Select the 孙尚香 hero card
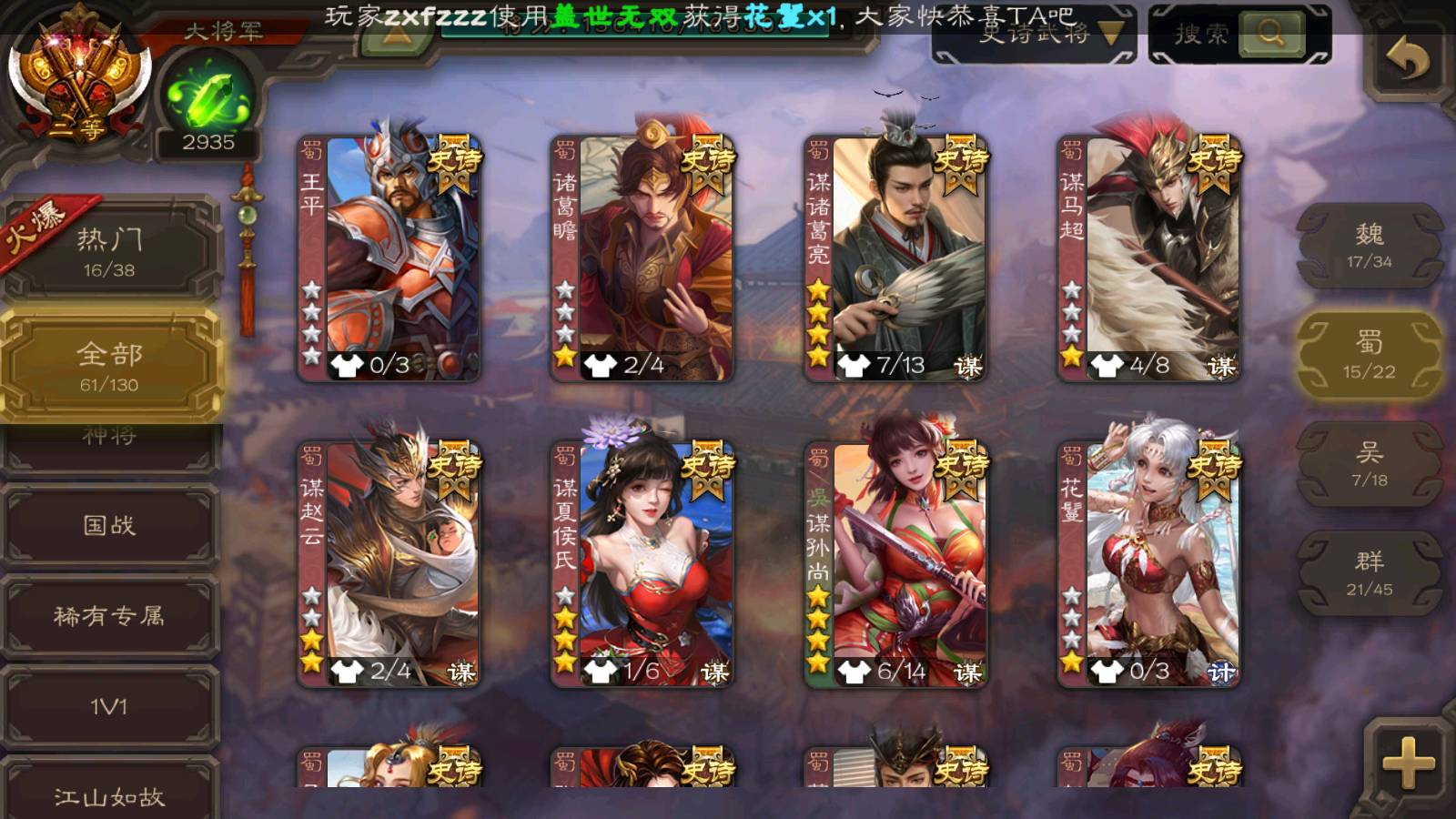Screen dimensions: 1456x819 895,564
